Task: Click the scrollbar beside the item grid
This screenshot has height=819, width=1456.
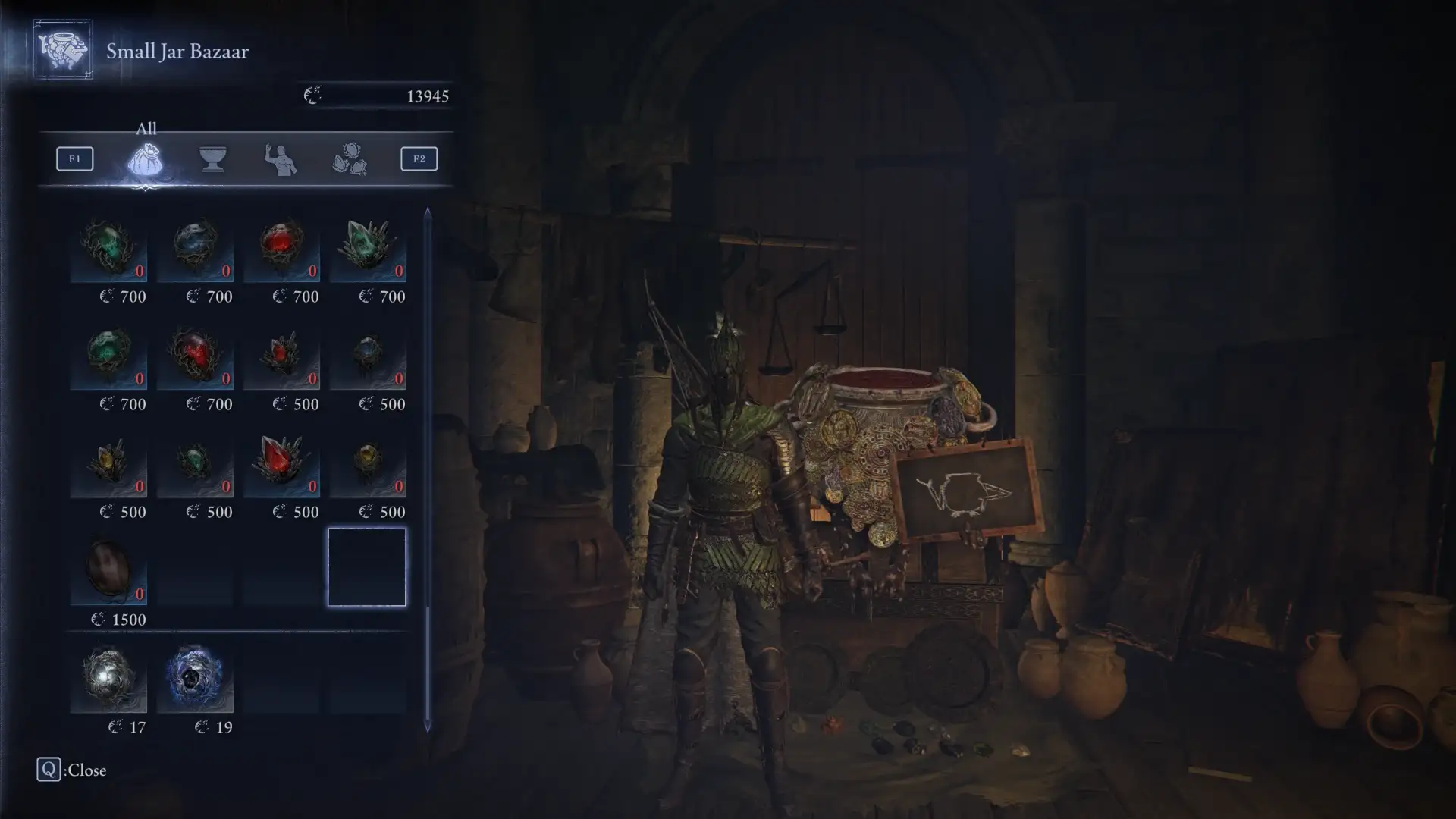Action: coord(427,379)
